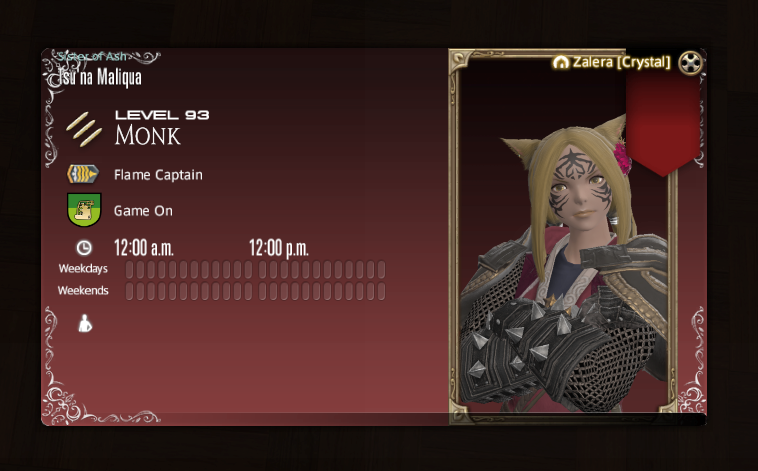Click the clock icon for active hours

pyautogui.click(x=84, y=247)
